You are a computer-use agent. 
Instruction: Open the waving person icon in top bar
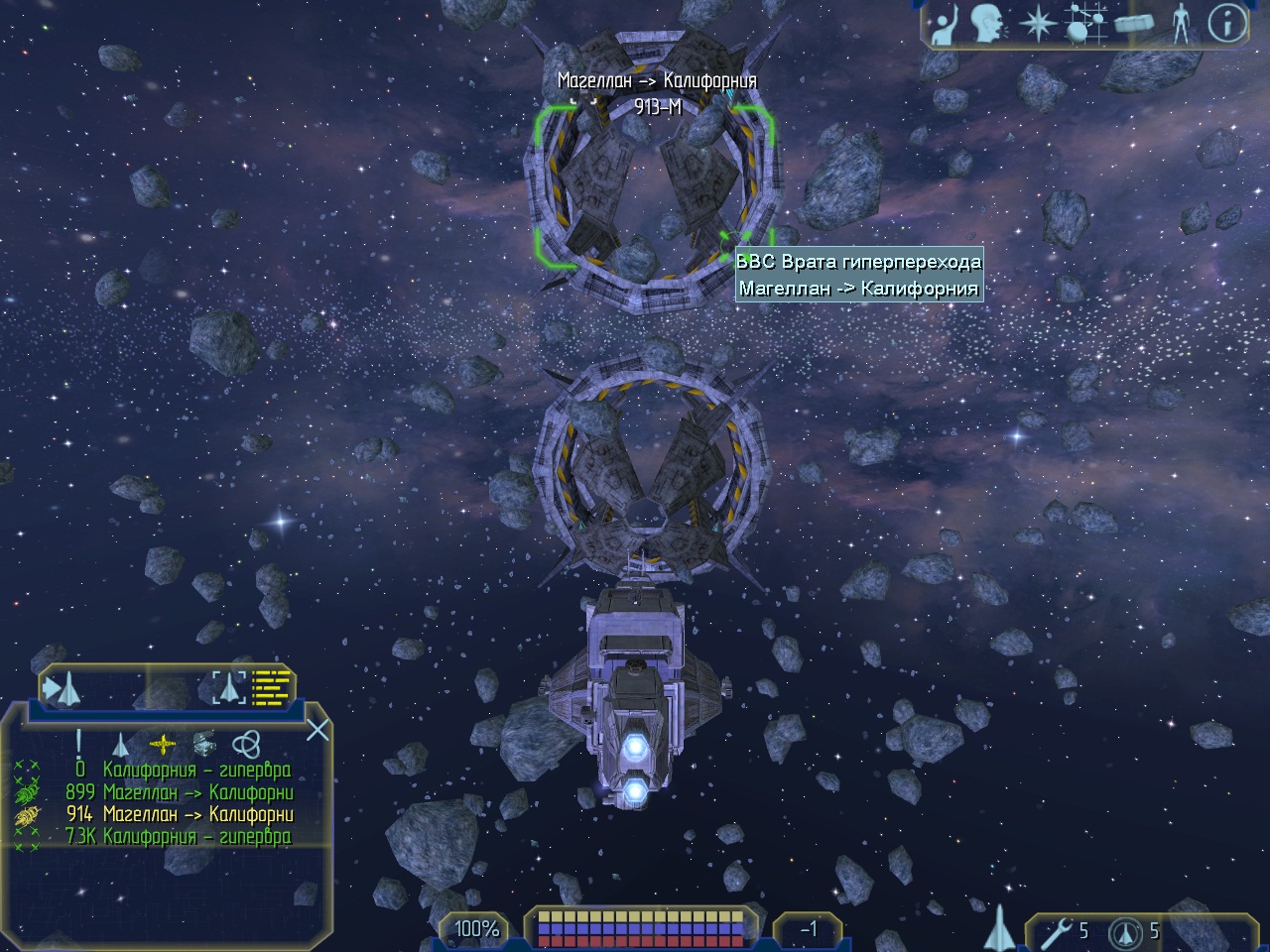(x=945, y=25)
